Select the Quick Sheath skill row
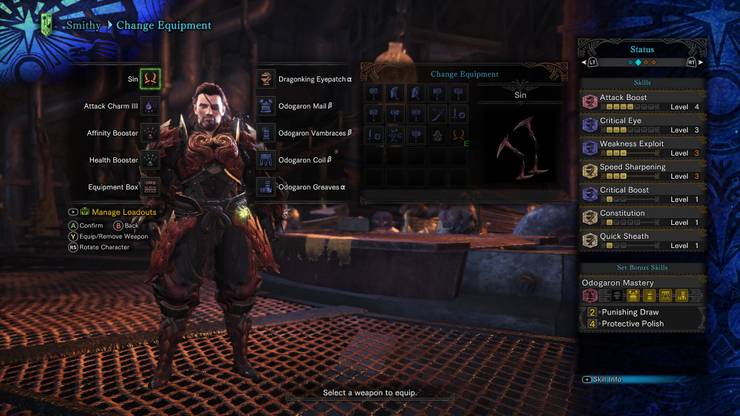Viewport: 740px width, 416px height. pyautogui.click(x=642, y=240)
